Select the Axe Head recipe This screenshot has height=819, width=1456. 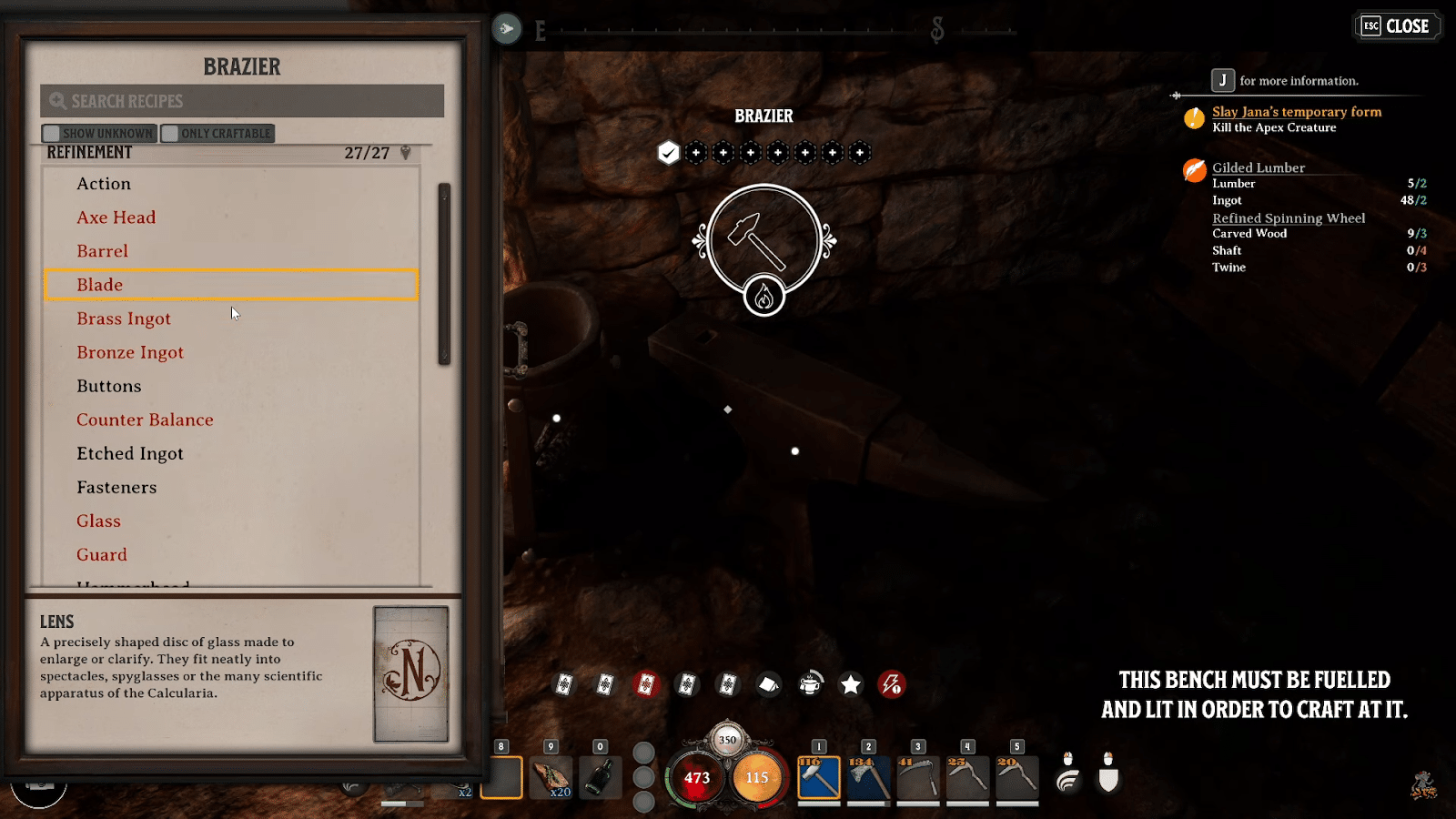115,217
